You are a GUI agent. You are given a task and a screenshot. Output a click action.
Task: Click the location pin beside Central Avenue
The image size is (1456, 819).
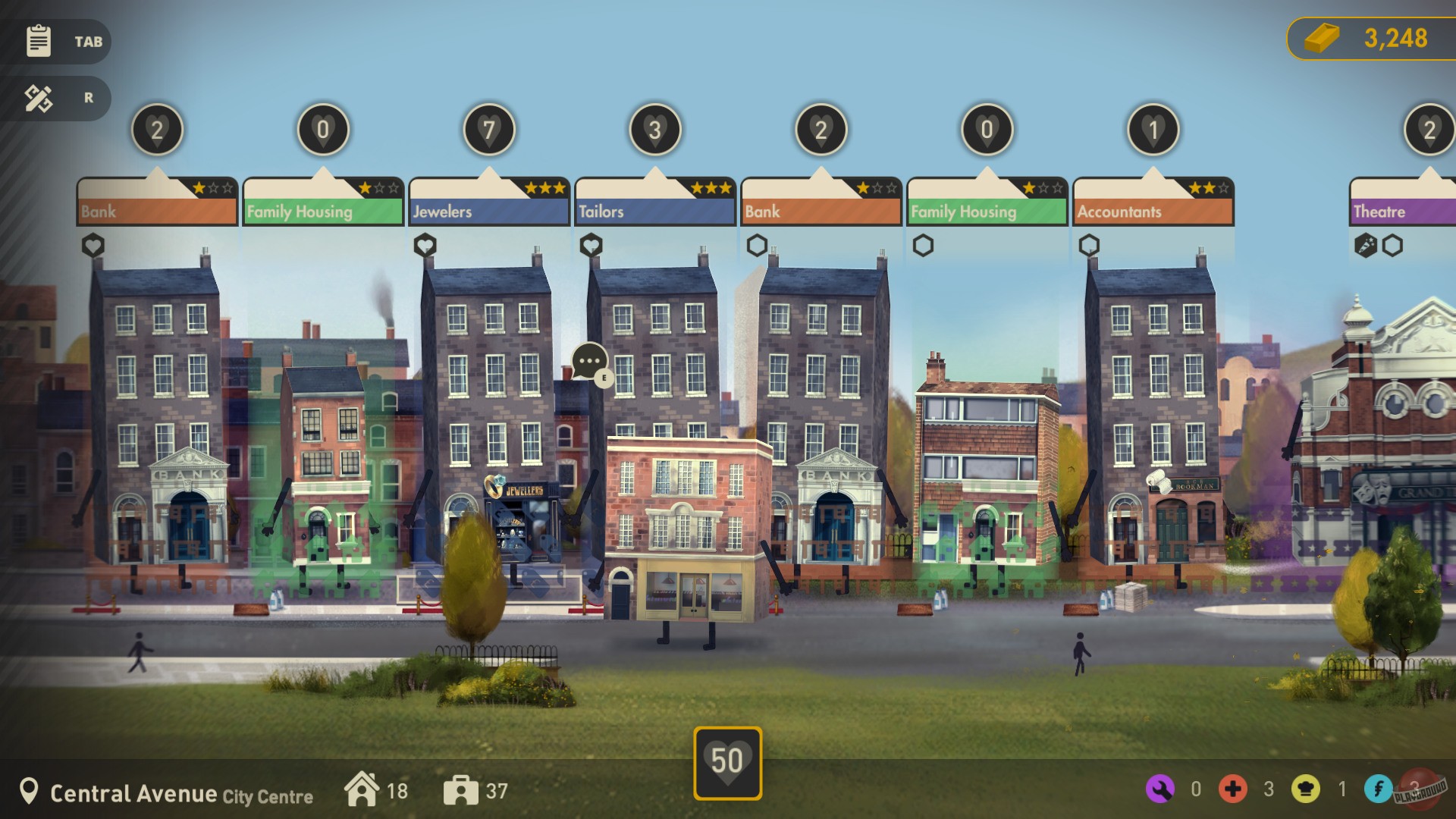(29, 792)
